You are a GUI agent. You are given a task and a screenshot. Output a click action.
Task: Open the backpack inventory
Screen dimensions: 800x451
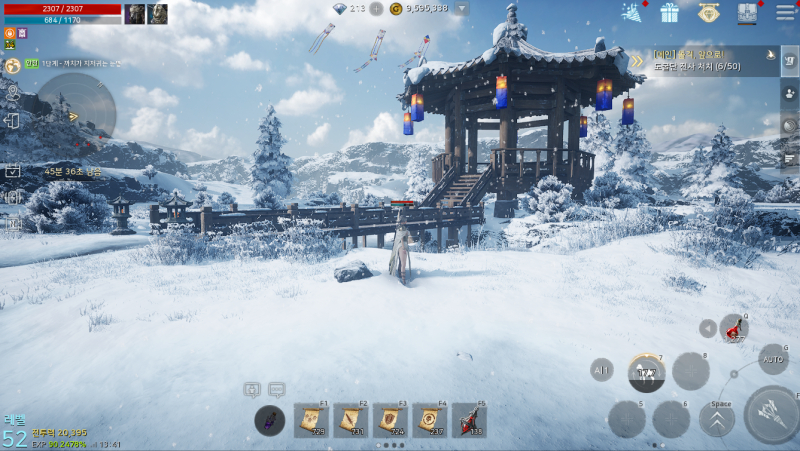click(747, 13)
